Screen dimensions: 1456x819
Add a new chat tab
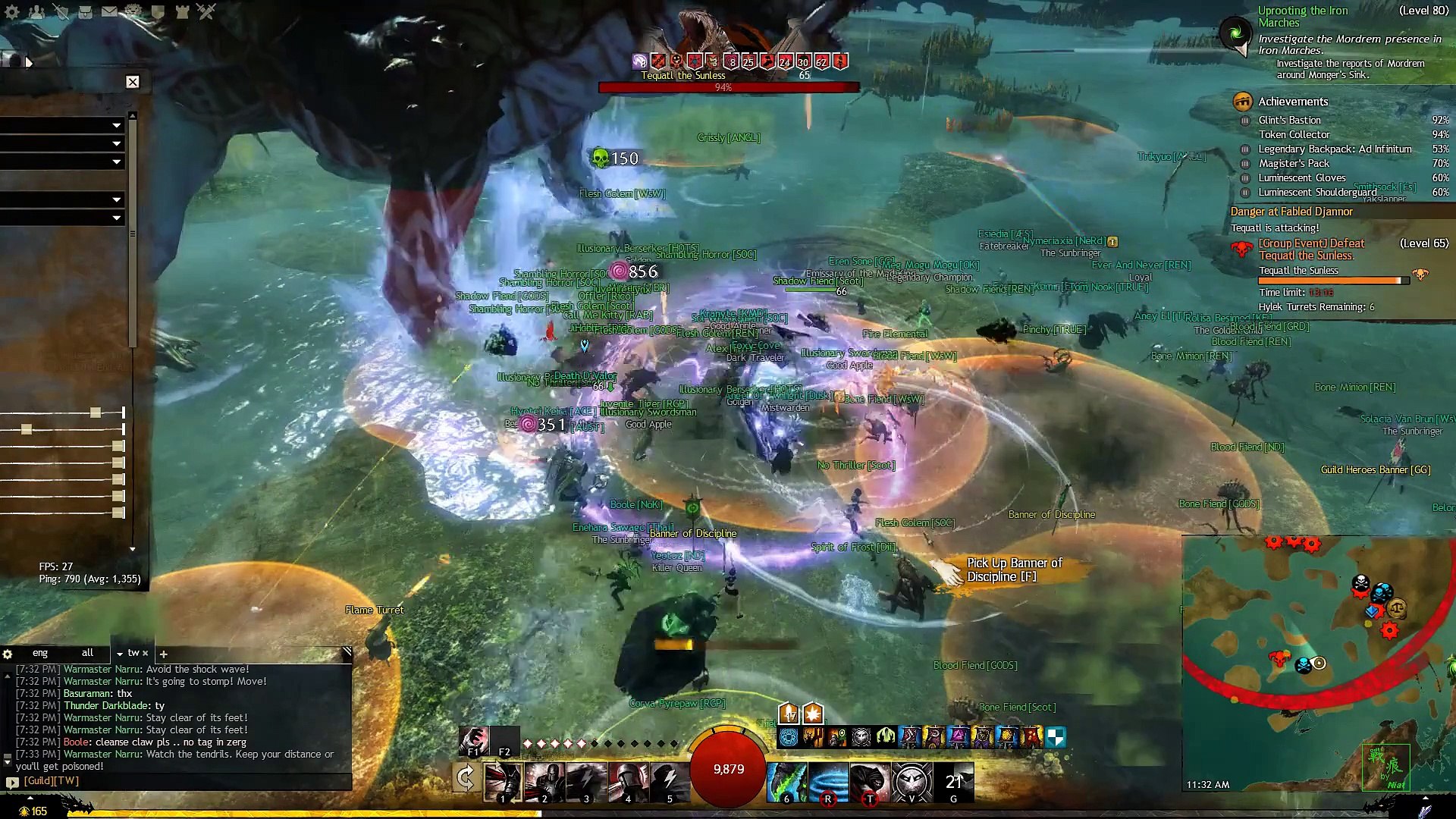(163, 654)
